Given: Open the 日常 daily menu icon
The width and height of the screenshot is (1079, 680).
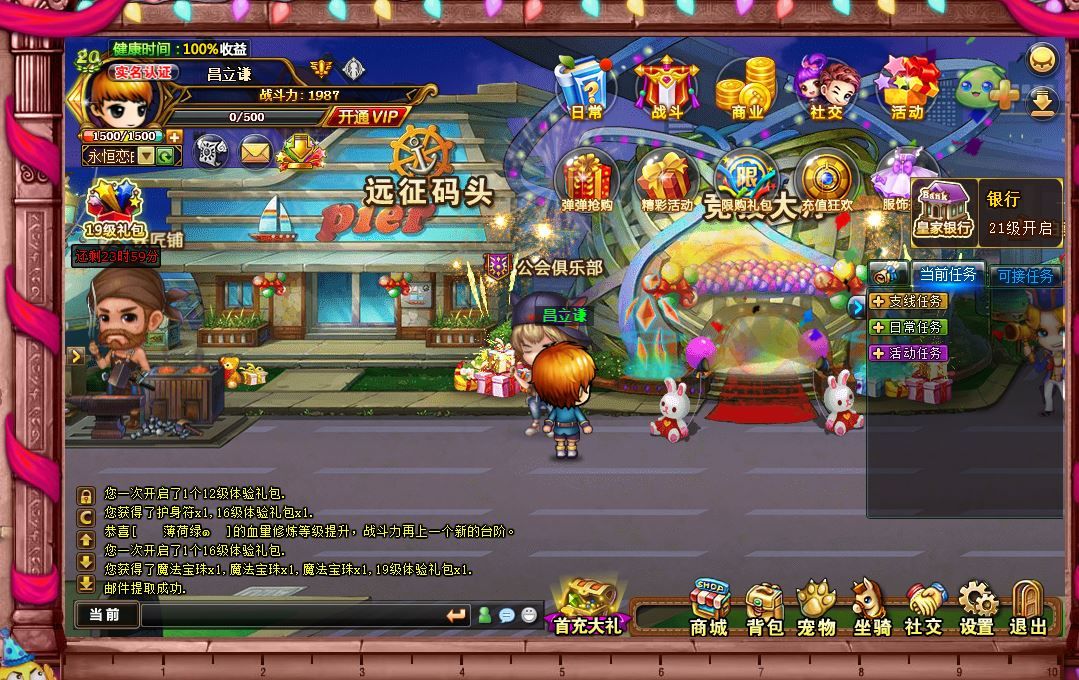Looking at the screenshot, I should pyautogui.click(x=586, y=88).
